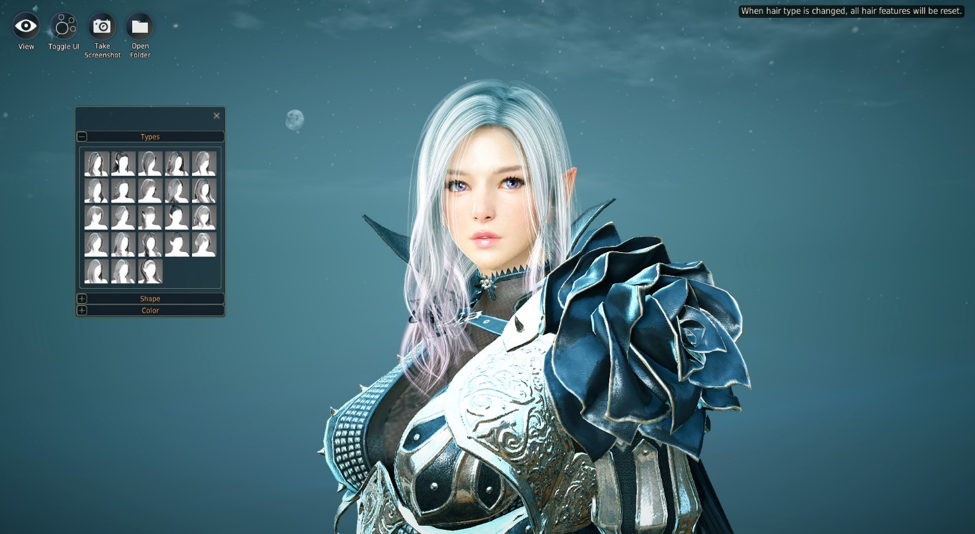Expand the Color section
The image size is (975, 534).
point(82,311)
